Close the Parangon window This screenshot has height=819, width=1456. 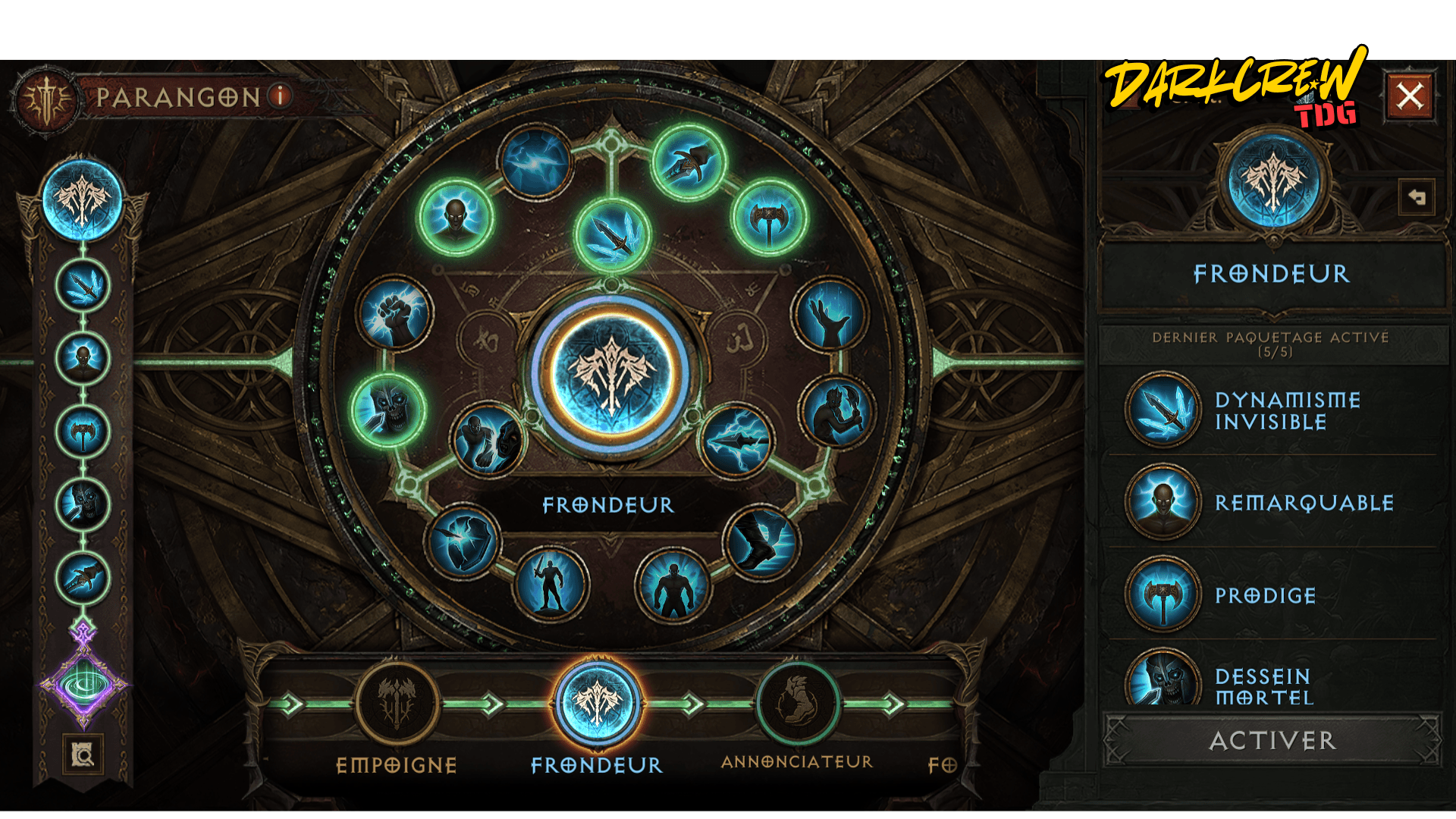click(1409, 96)
